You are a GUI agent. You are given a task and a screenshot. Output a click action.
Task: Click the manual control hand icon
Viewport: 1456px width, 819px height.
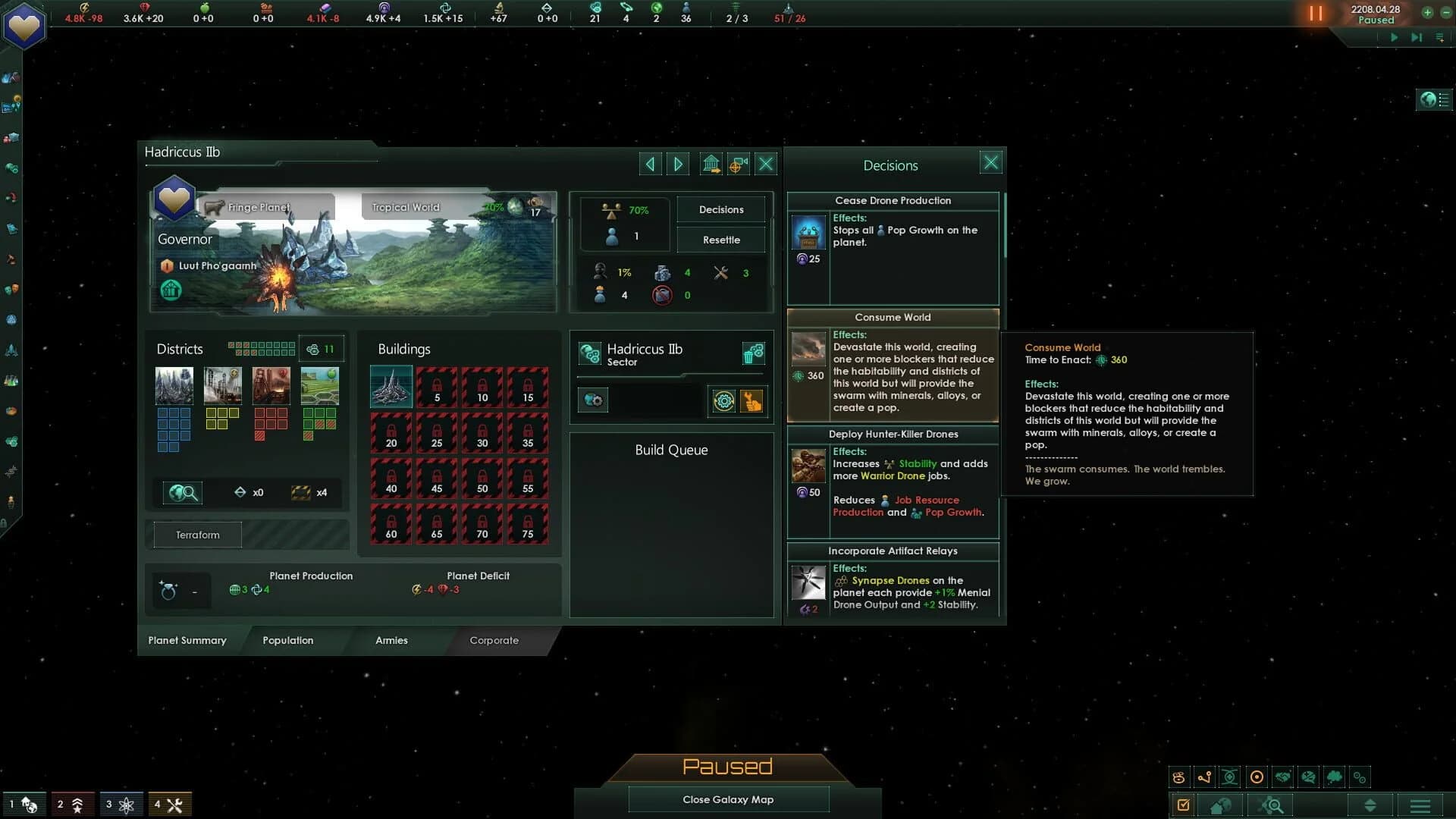pyautogui.click(x=752, y=401)
